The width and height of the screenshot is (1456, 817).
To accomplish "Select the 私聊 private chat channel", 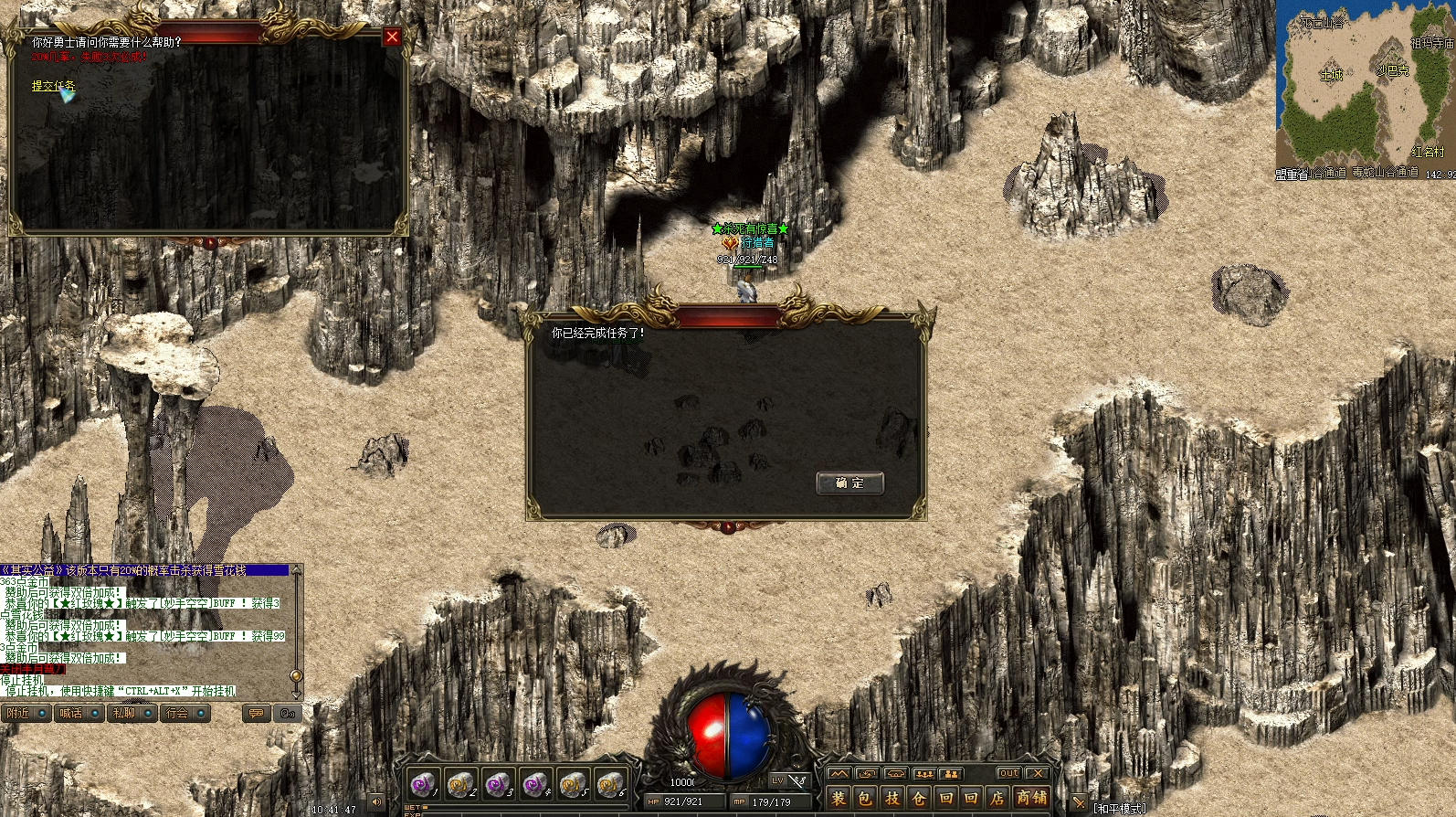I will click(x=132, y=713).
